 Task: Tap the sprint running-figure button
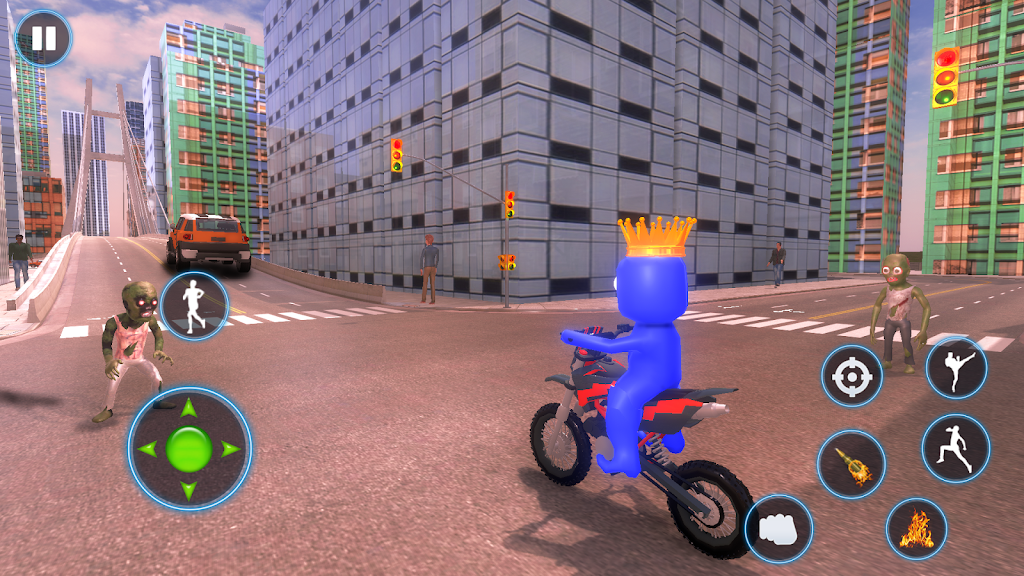point(194,306)
